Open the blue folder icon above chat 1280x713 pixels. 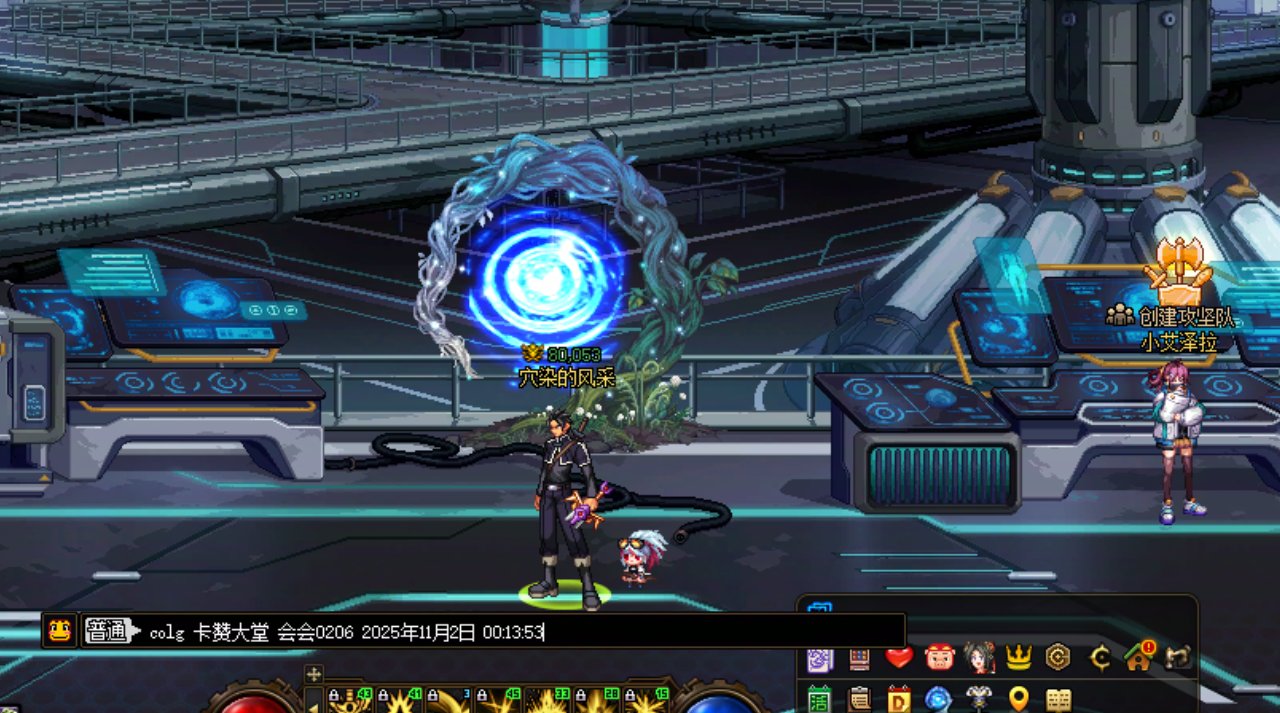819,610
